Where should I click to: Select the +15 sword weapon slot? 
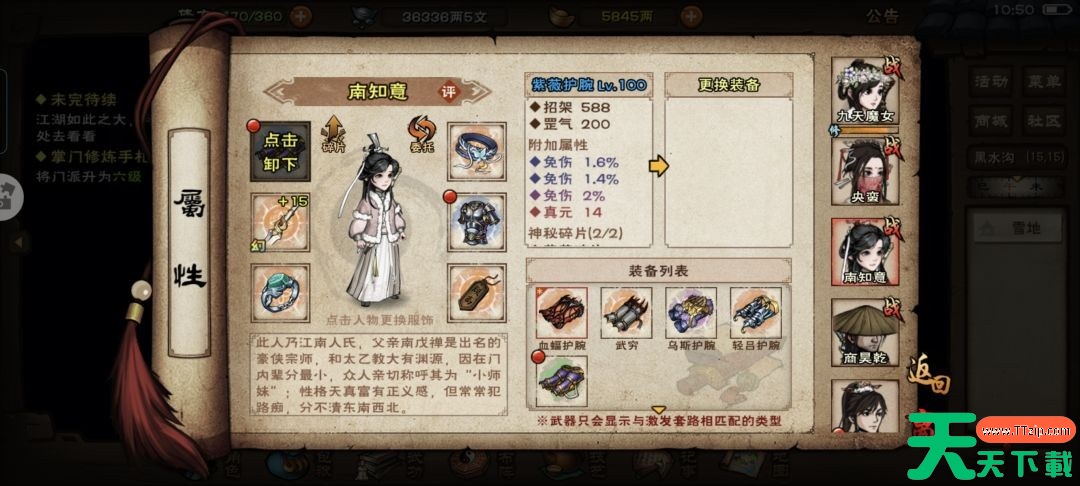click(x=279, y=222)
